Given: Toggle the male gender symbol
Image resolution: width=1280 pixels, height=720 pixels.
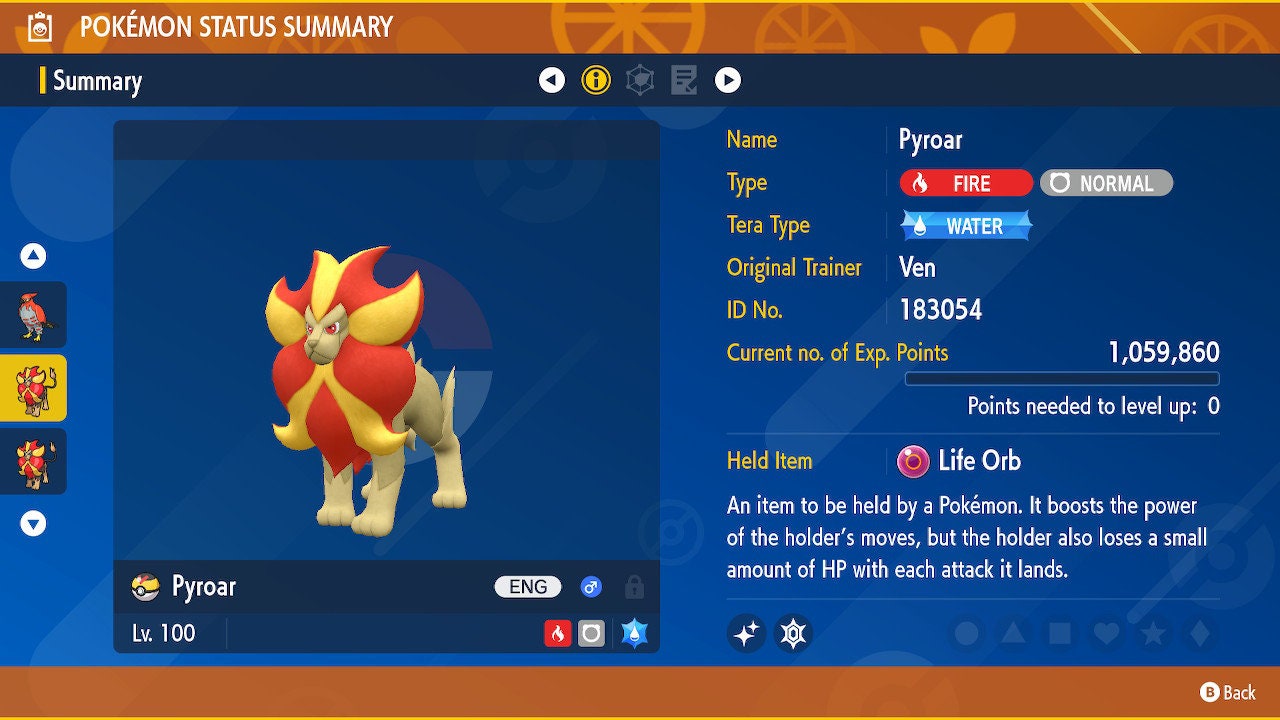Looking at the screenshot, I should 590,587.
